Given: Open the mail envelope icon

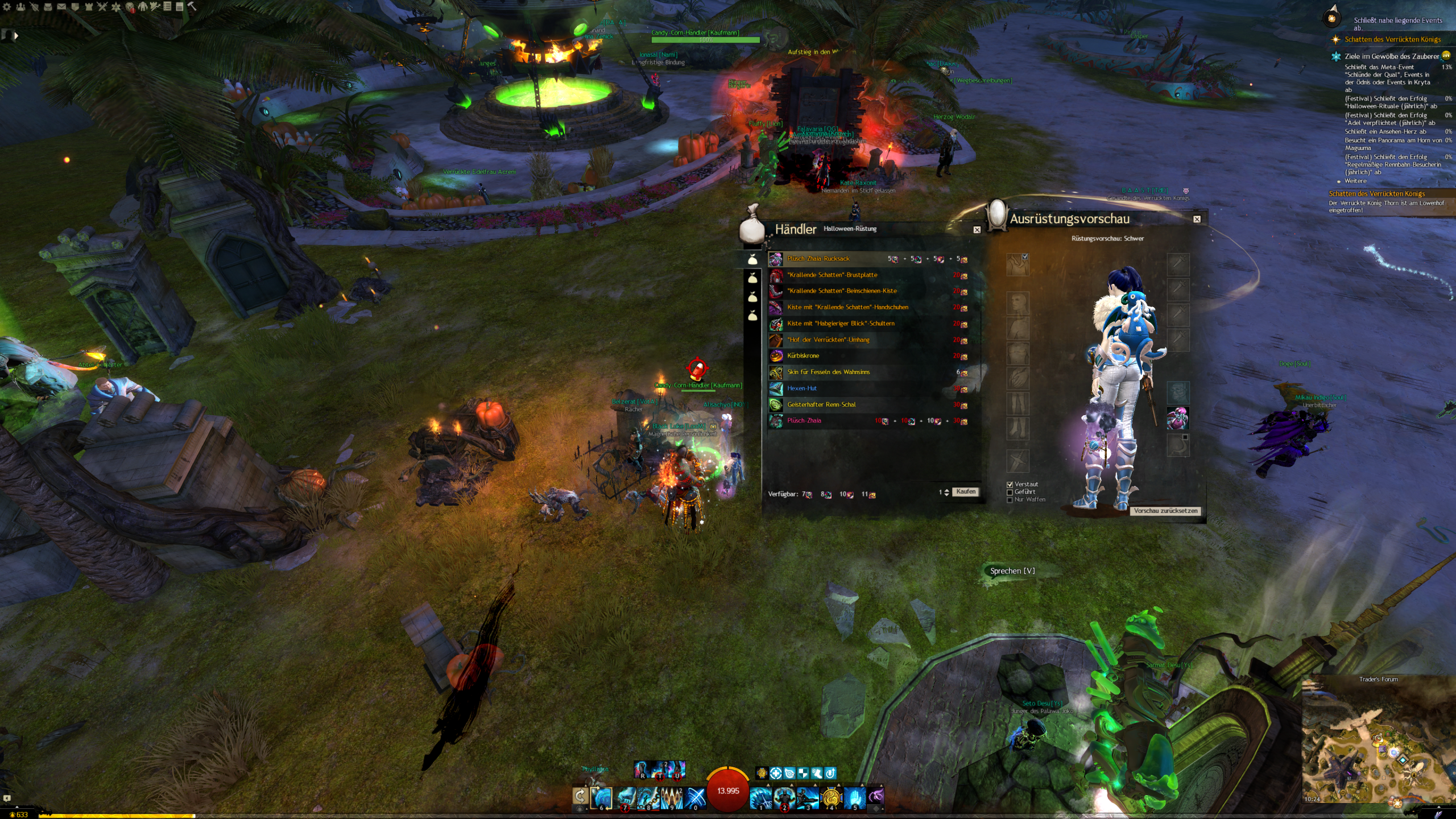Looking at the screenshot, I should [x=61, y=7].
